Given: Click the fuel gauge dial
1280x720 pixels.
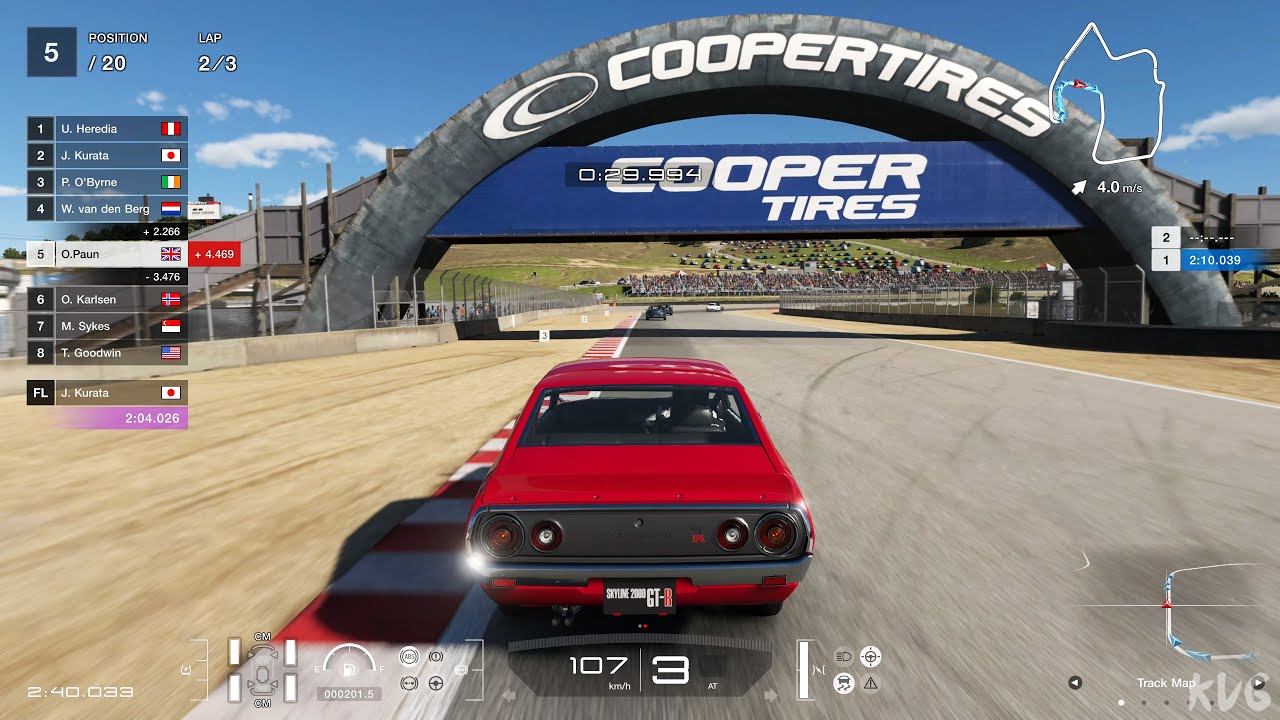Looking at the screenshot, I should [349, 663].
